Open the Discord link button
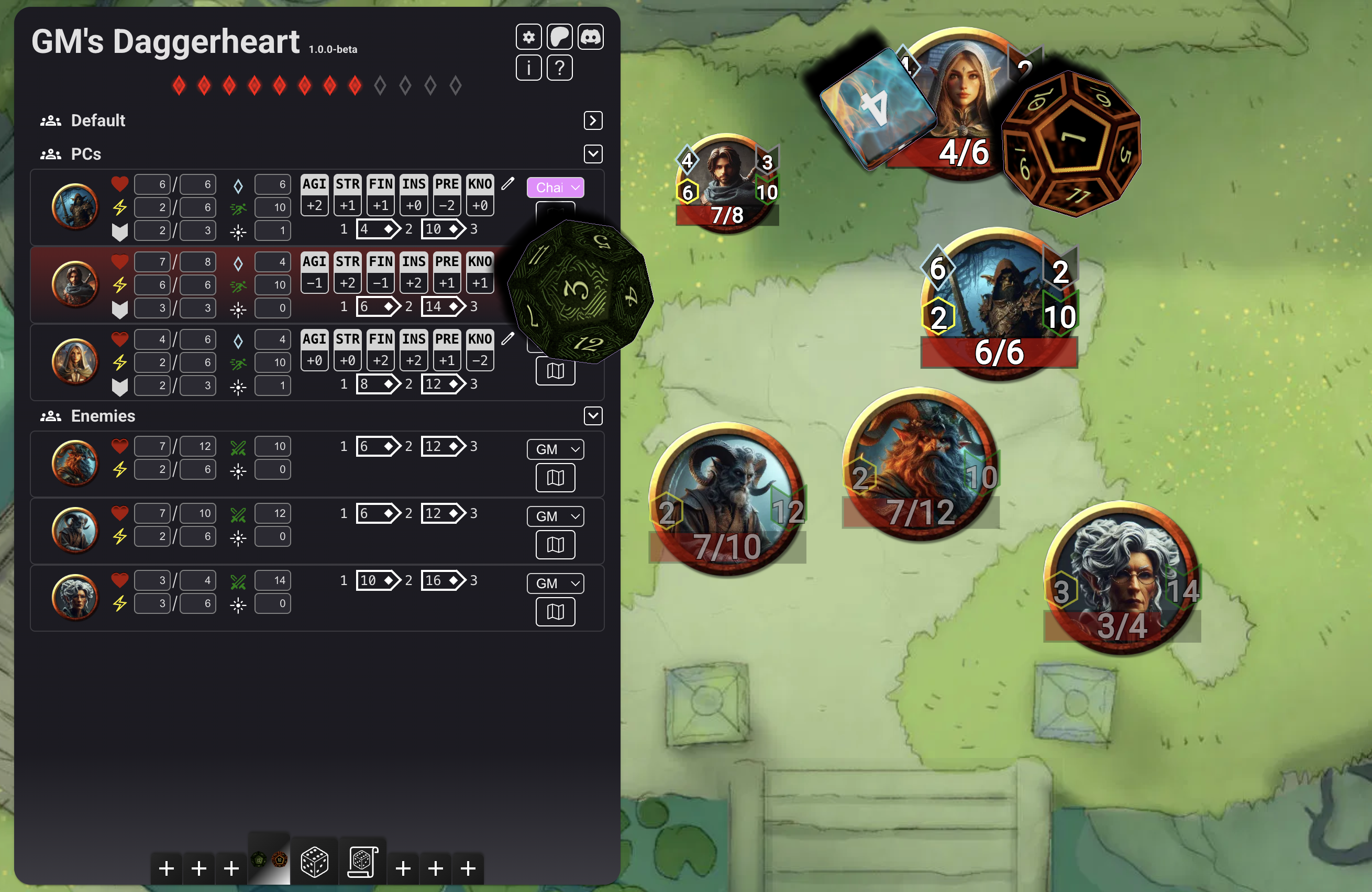The height and width of the screenshot is (892, 1372). [x=590, y=38]
